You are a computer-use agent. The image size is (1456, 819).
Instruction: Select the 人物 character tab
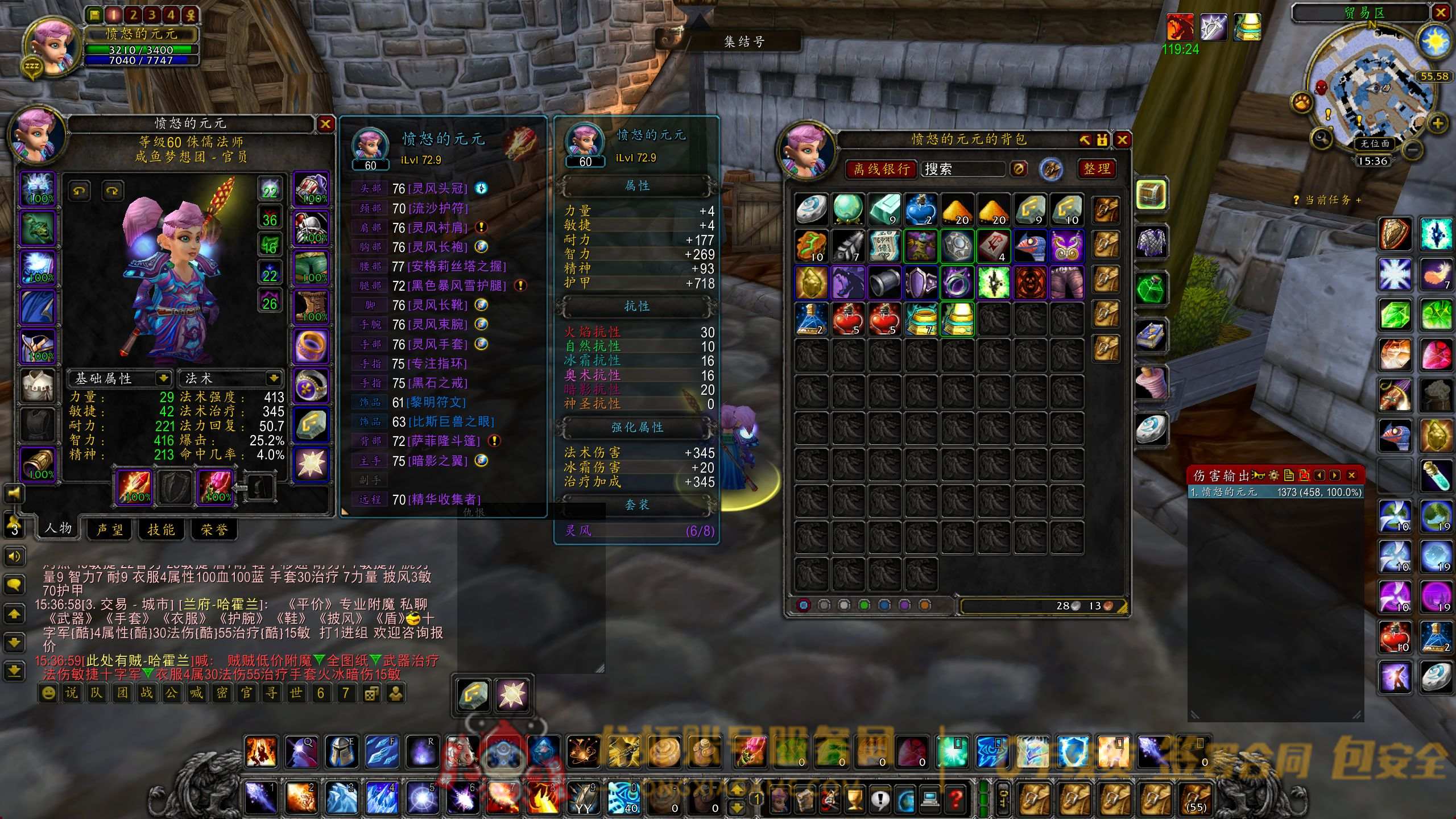tap(59, 528)
